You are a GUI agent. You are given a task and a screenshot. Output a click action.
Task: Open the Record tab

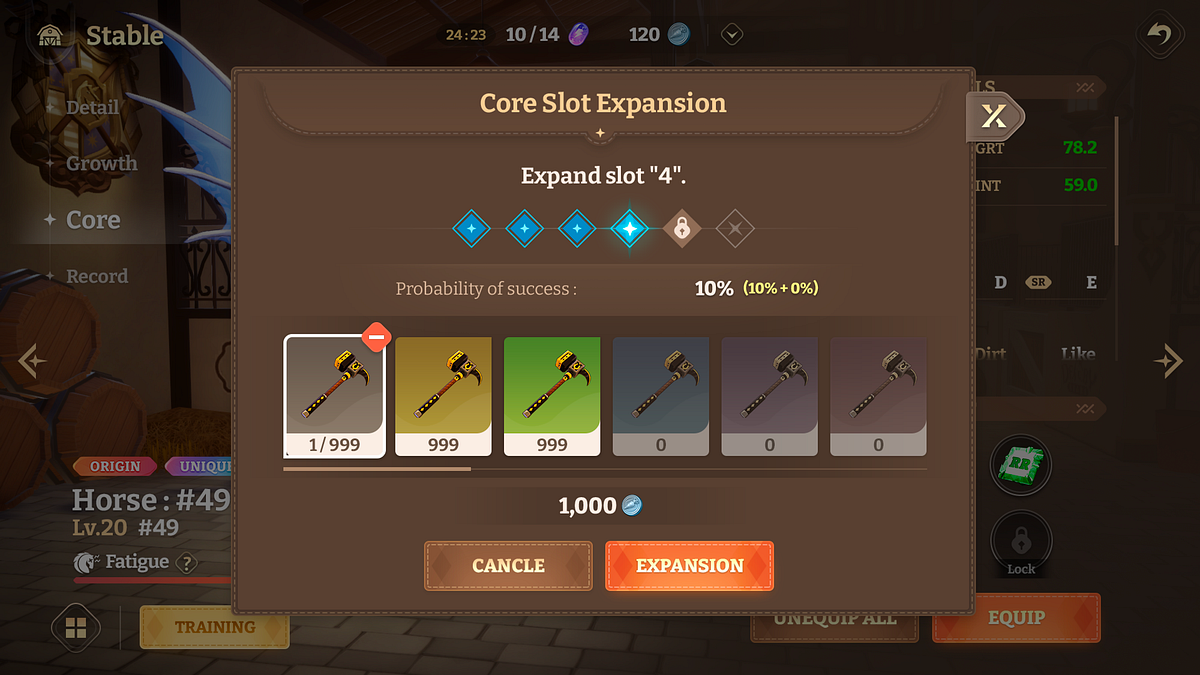96,276
